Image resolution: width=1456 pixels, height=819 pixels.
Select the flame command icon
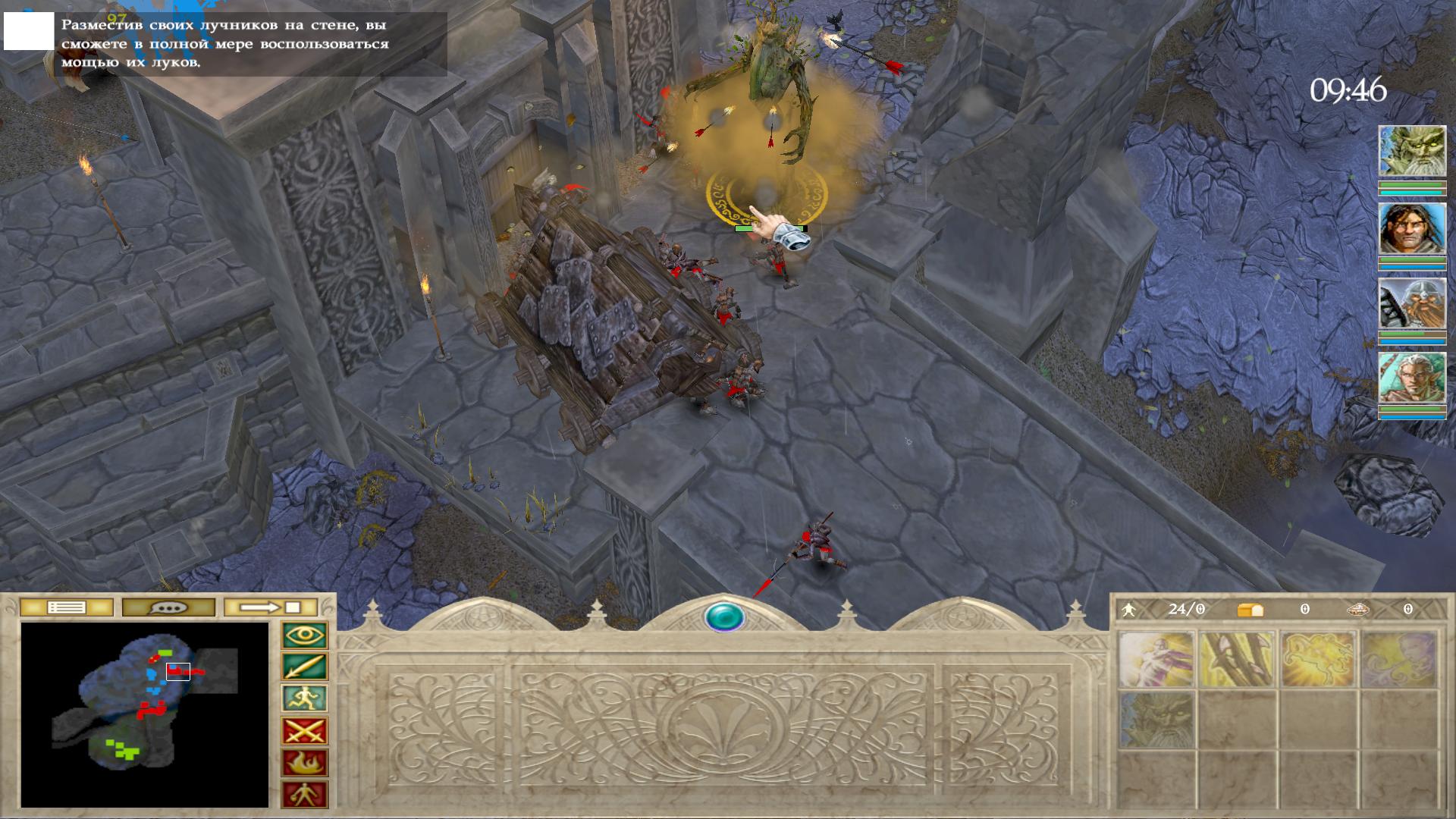[x=305, y=764]
